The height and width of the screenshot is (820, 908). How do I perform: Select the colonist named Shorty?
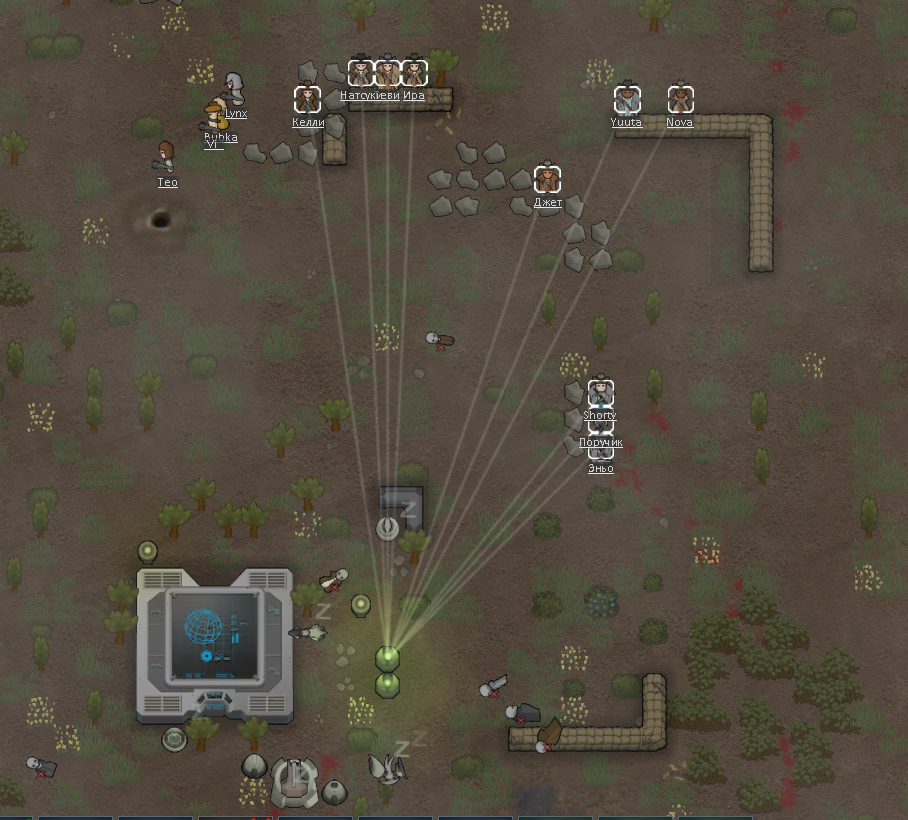point(600,393)
